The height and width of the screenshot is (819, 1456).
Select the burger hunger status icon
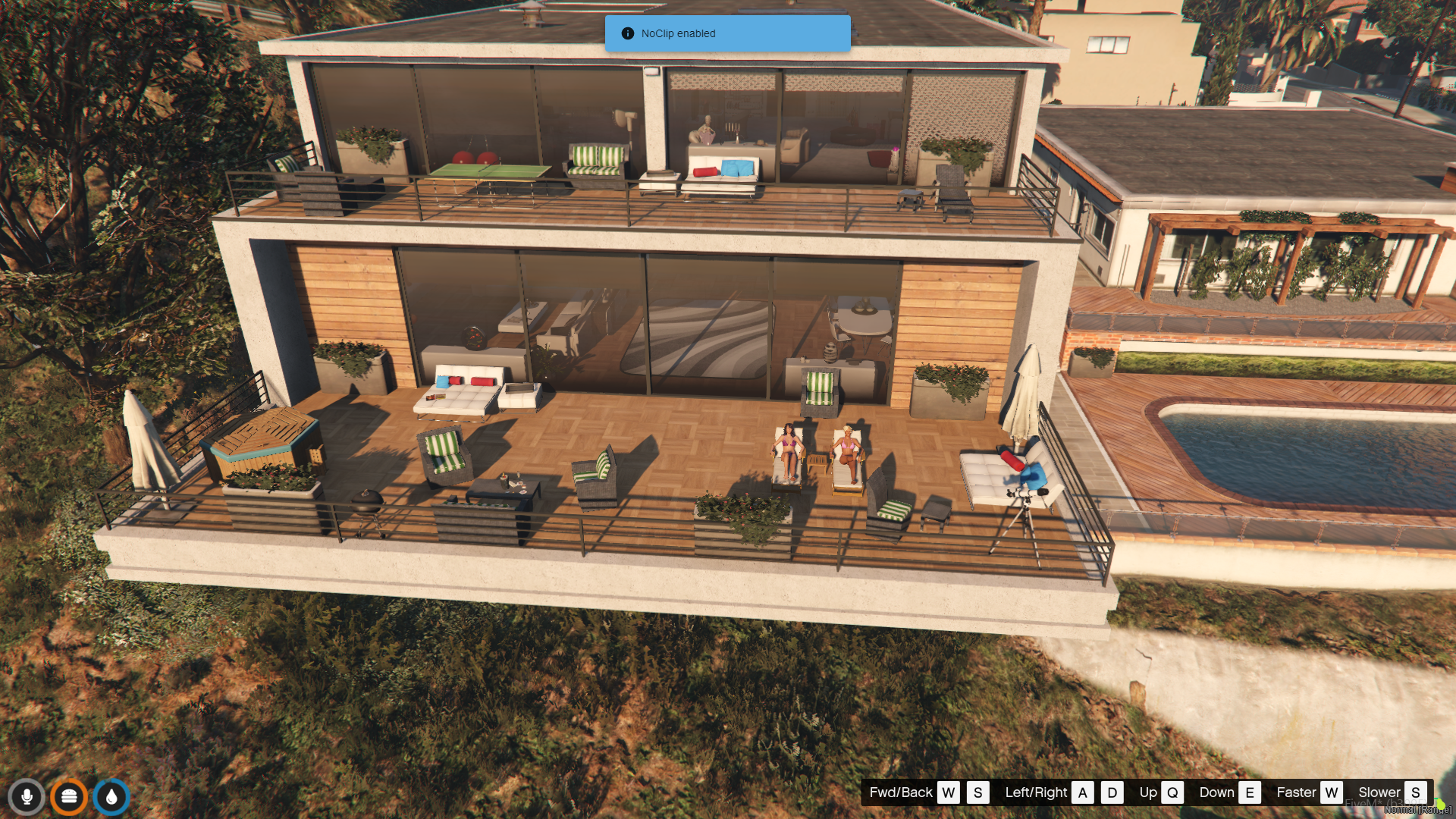coord(69,797)
